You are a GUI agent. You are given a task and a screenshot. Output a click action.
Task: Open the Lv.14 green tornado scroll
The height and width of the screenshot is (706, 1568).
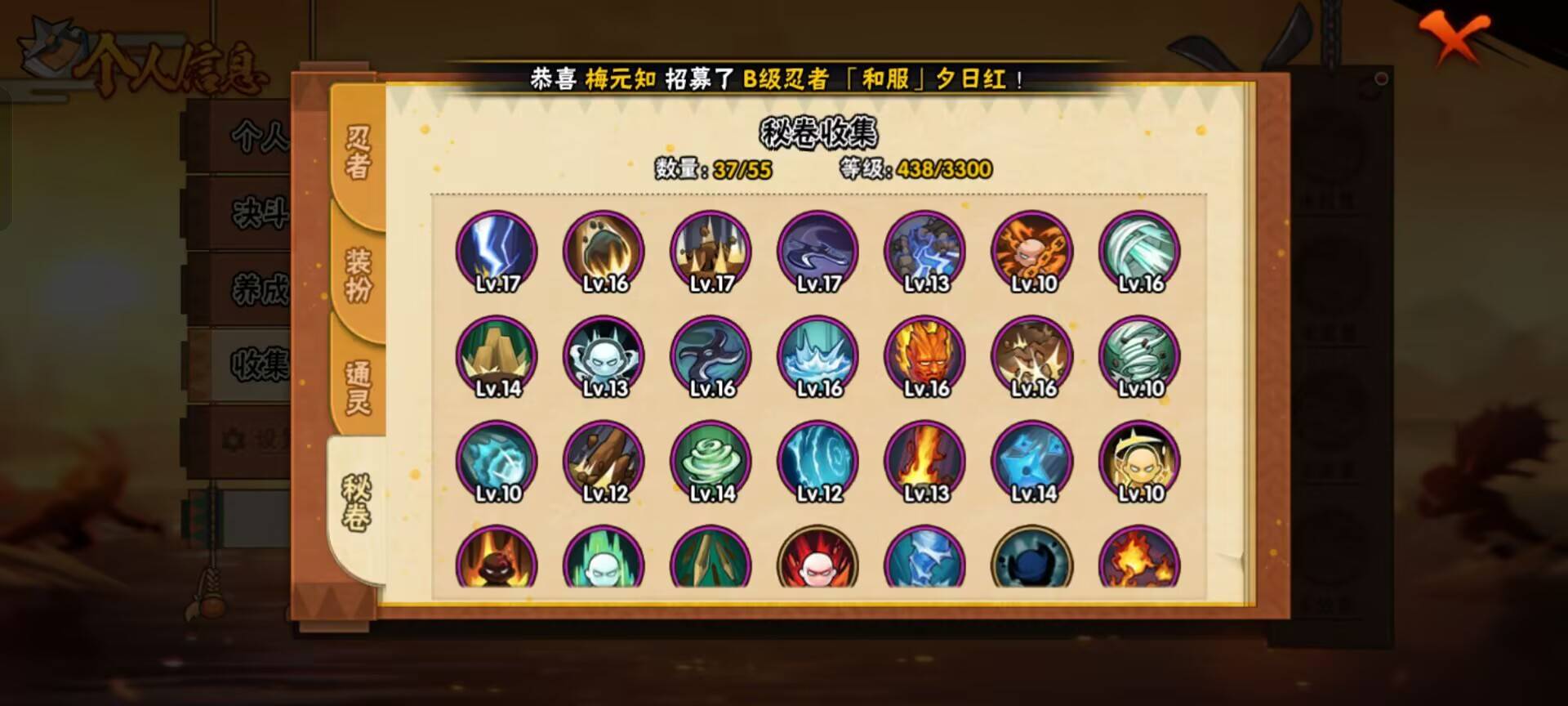pos(709,460)
